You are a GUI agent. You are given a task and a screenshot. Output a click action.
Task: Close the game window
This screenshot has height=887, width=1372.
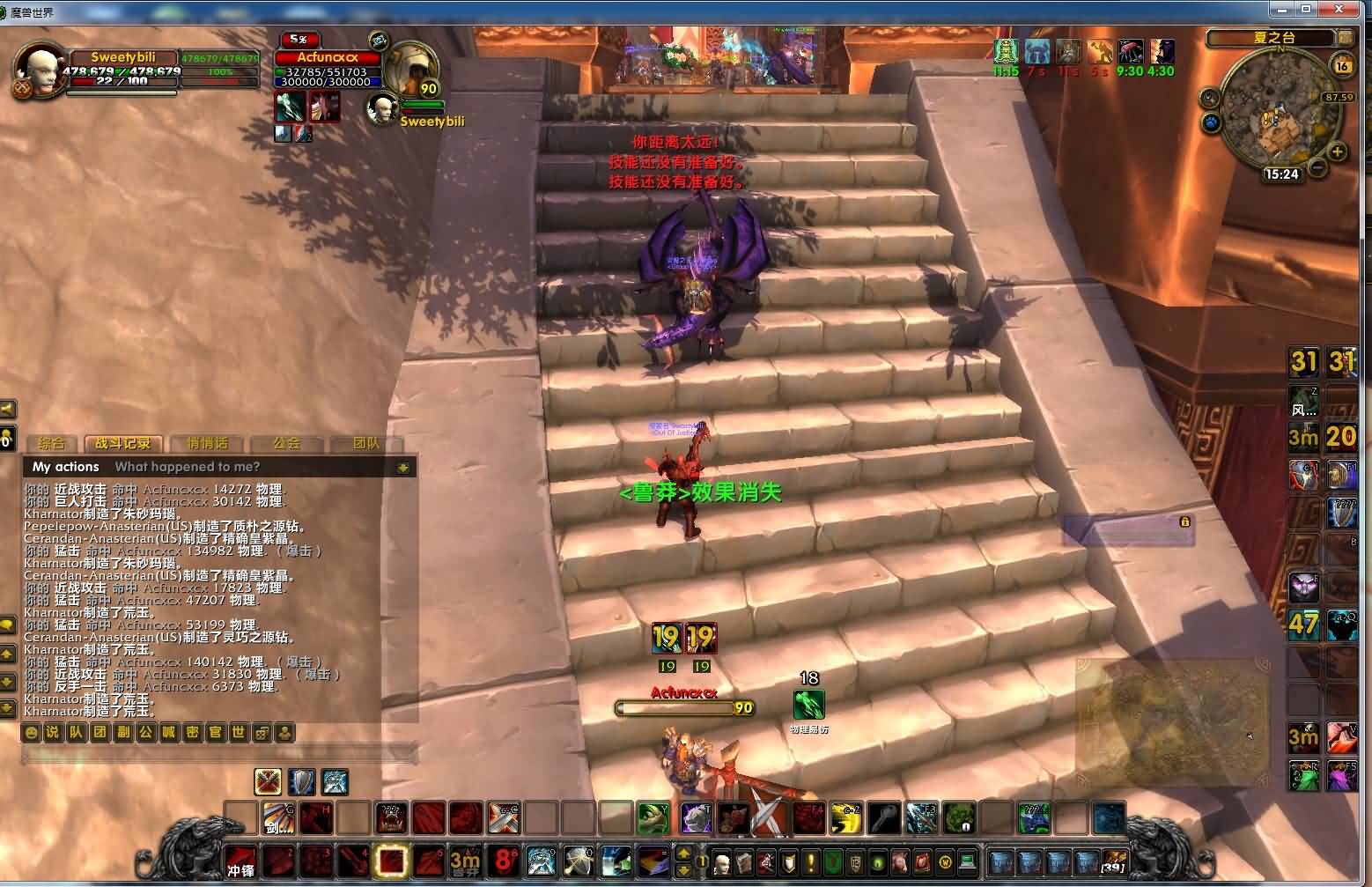point(1346,10)
